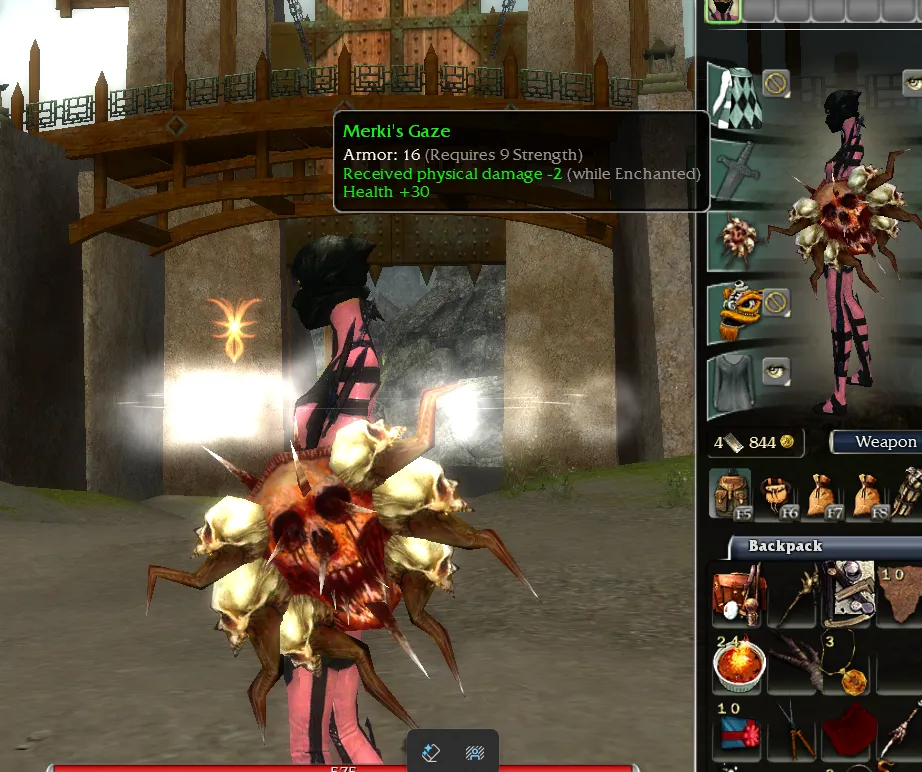Select the gold amulet stack of 3
922x772 pixels.
[848, 664]
